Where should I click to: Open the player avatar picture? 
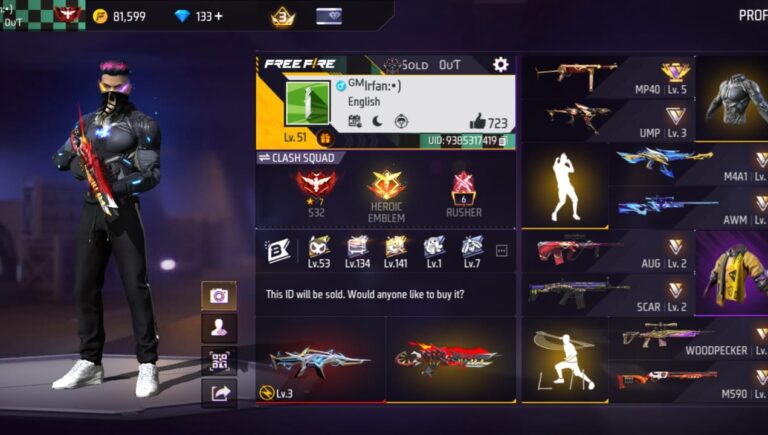pyautogui.click(x=307, y=103)
